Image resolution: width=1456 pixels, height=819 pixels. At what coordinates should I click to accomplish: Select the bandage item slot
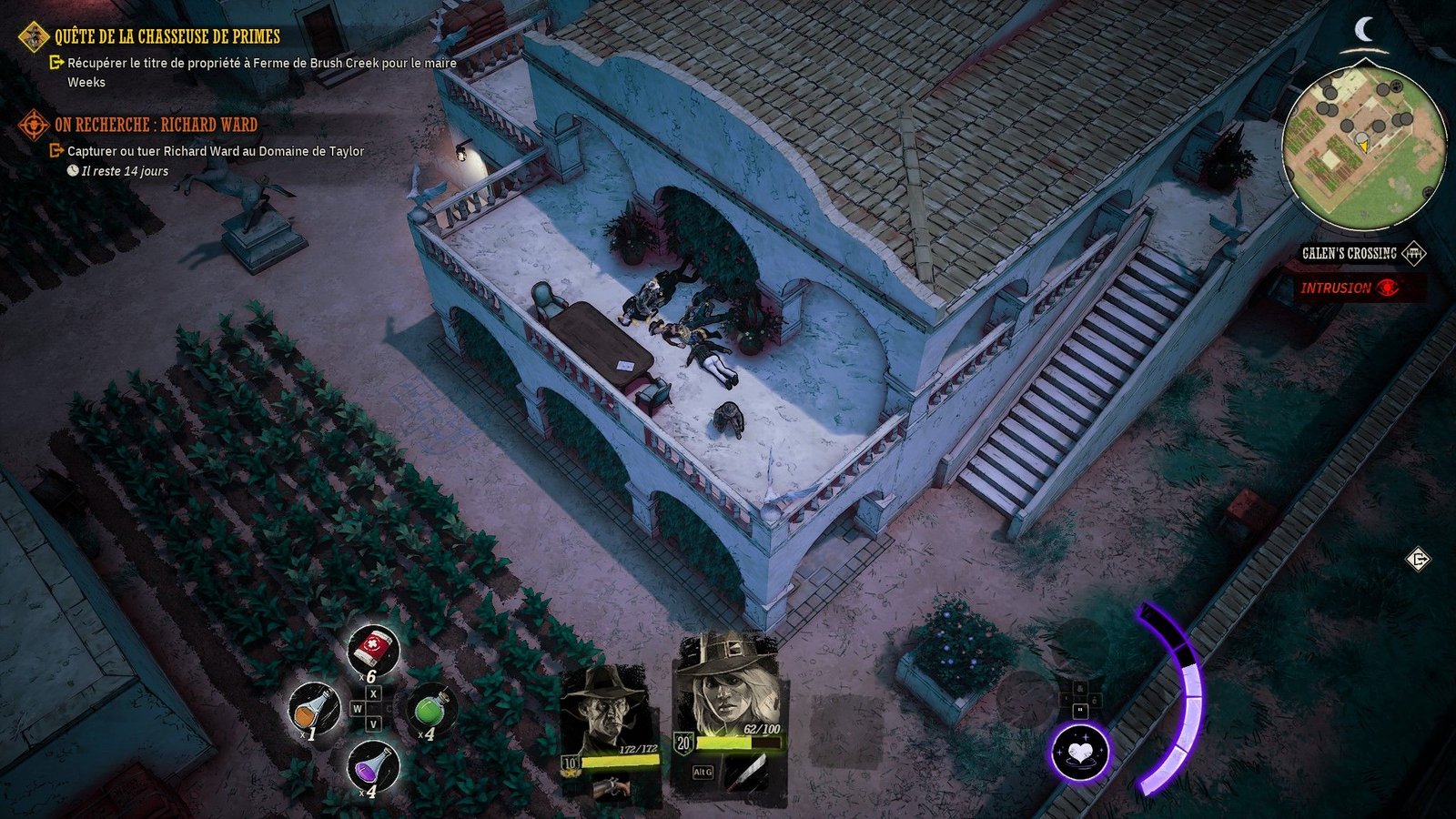point(372,650)
